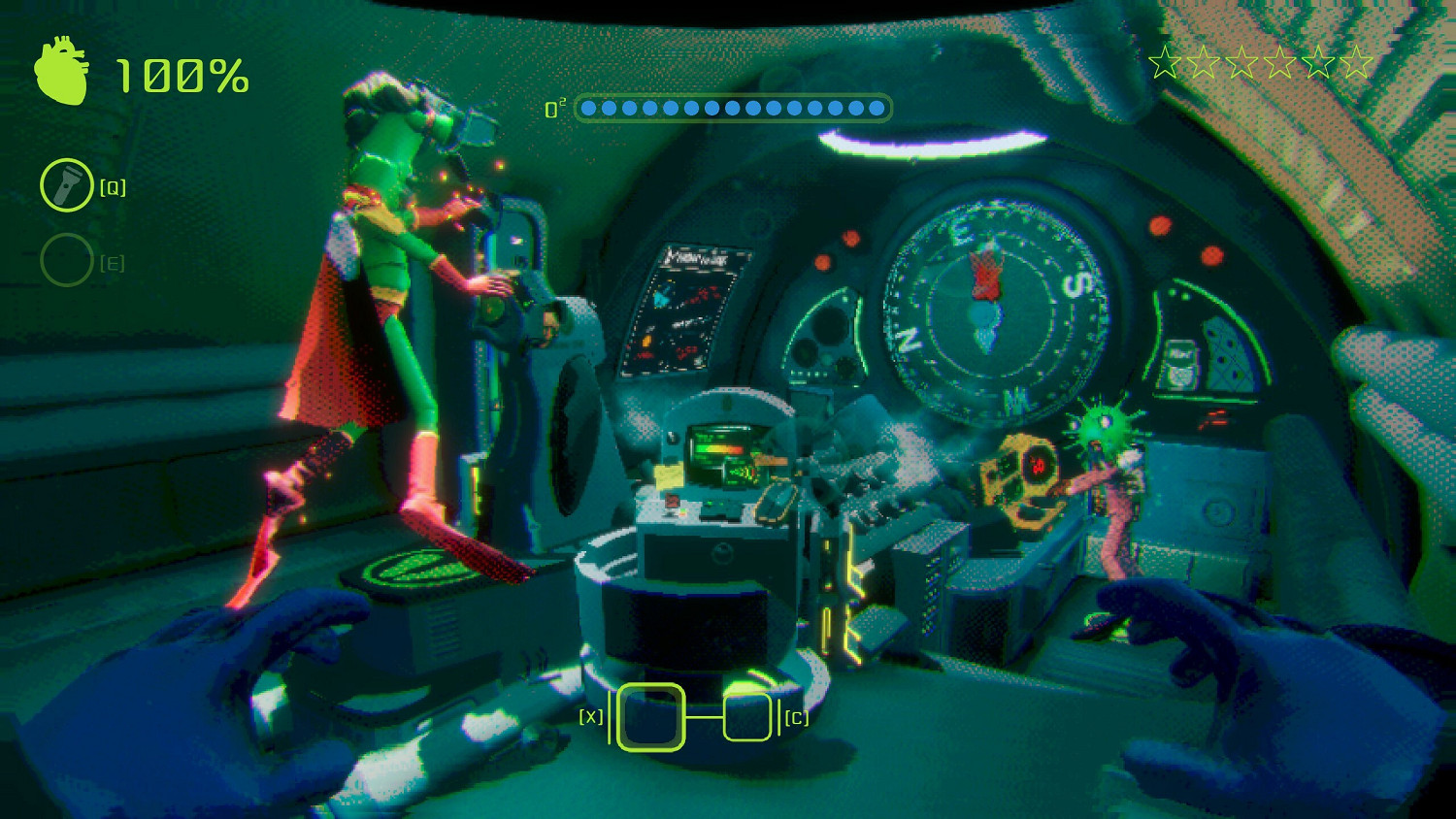Screen dimensions: 1456x819
Task: Toggle the small red switch on the lower console
Action: point(673,500)
